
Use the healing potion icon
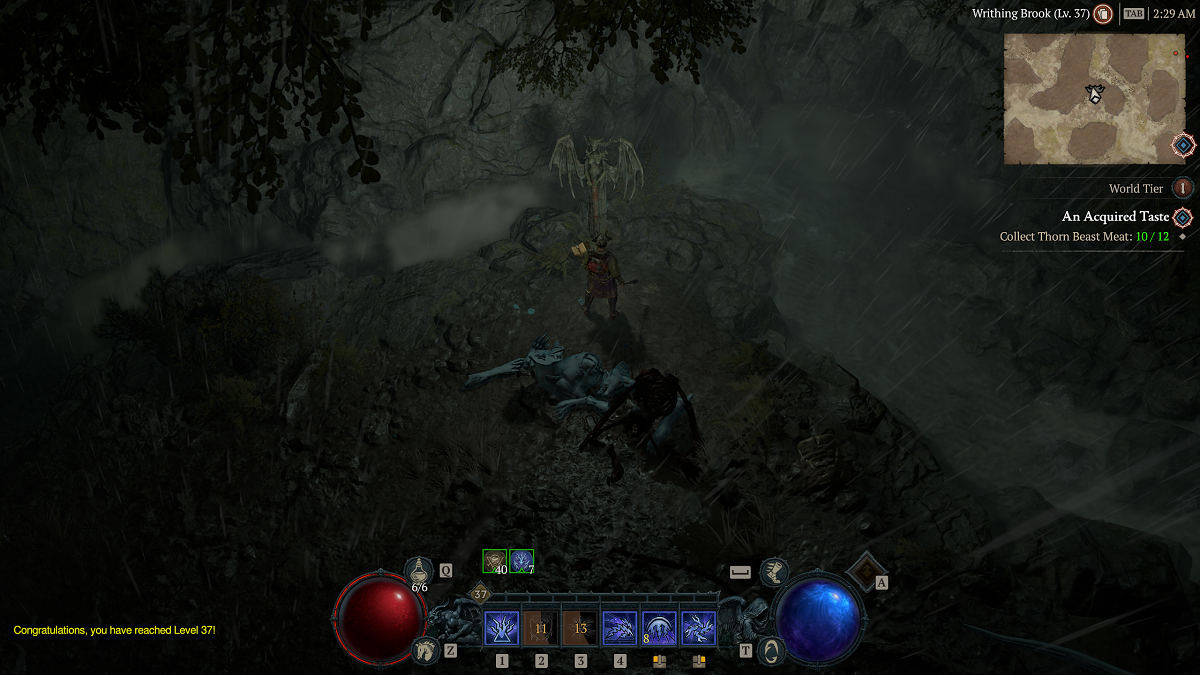point(419,571)
